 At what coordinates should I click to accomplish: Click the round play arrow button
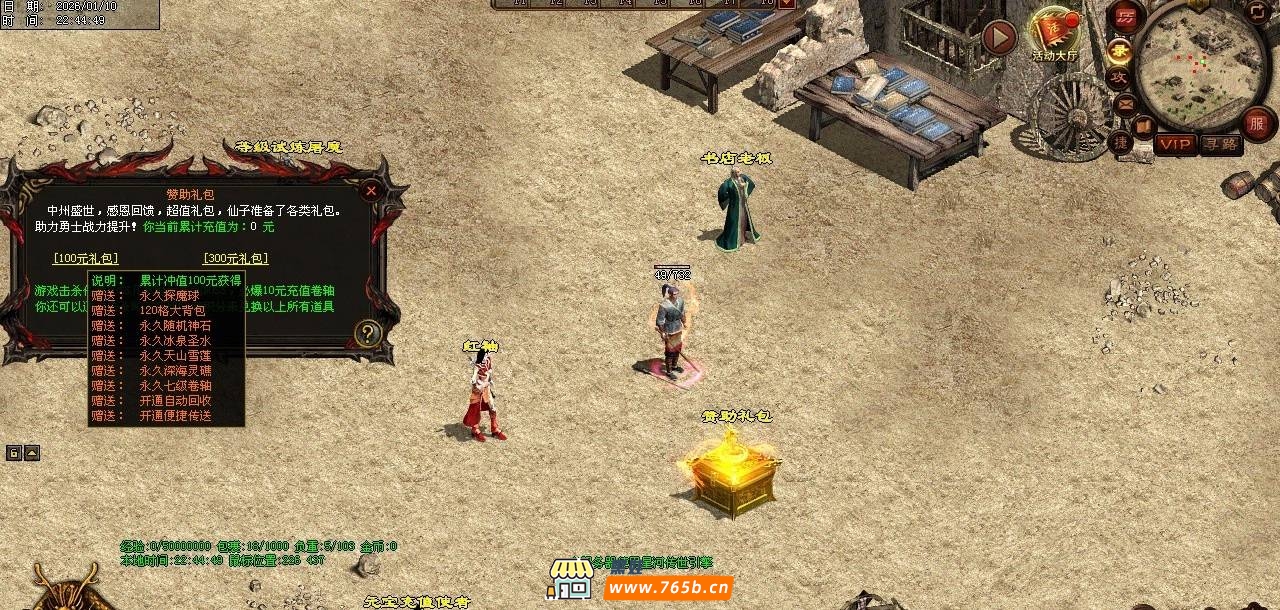coord(998,38)
